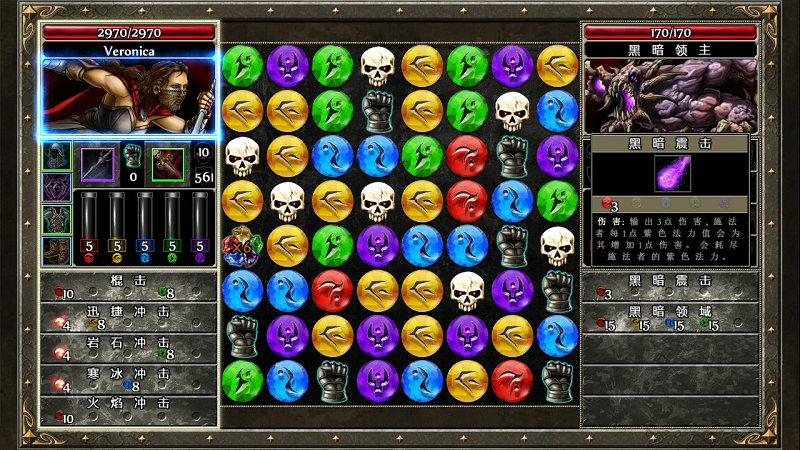The image size is (800, 450).
Task: Select the boots equipment slot
Action: [56, 250]
